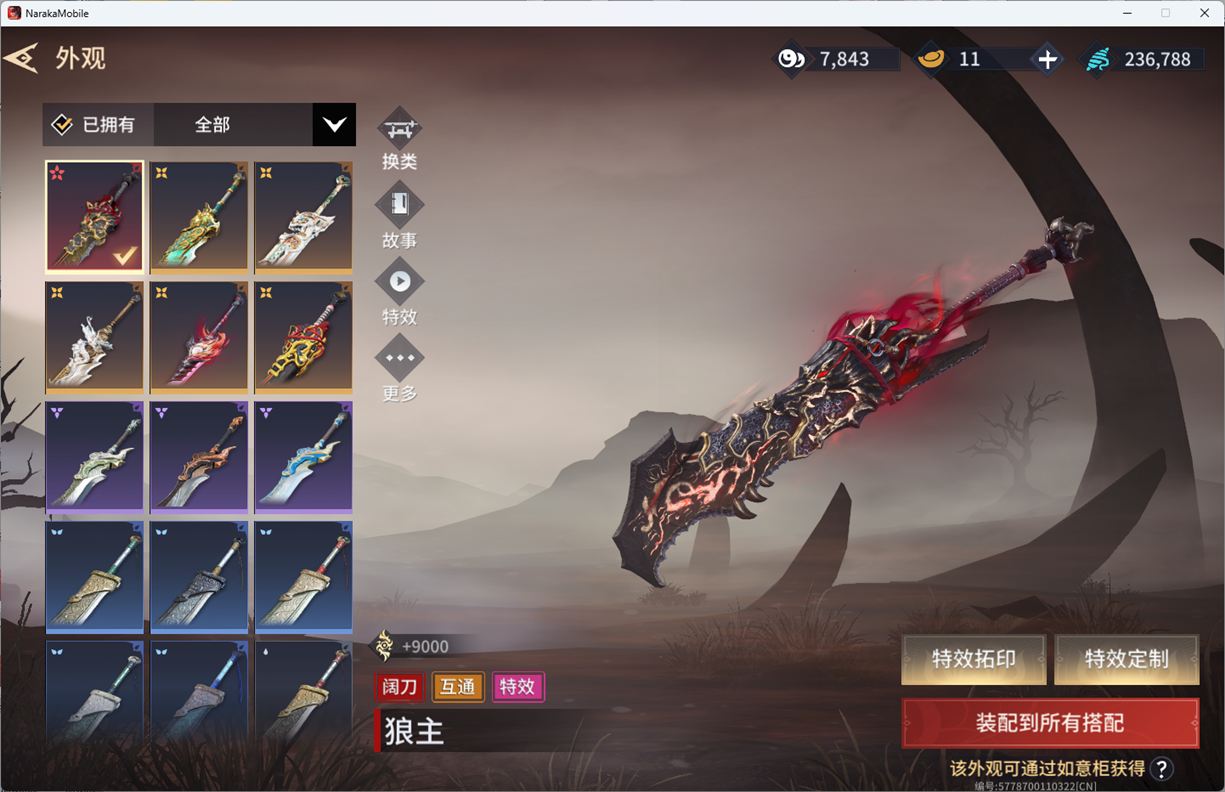Screen dimensions: 1225x792
Task: Open 特效定制 effect customization
Action: pos(1126,659)
